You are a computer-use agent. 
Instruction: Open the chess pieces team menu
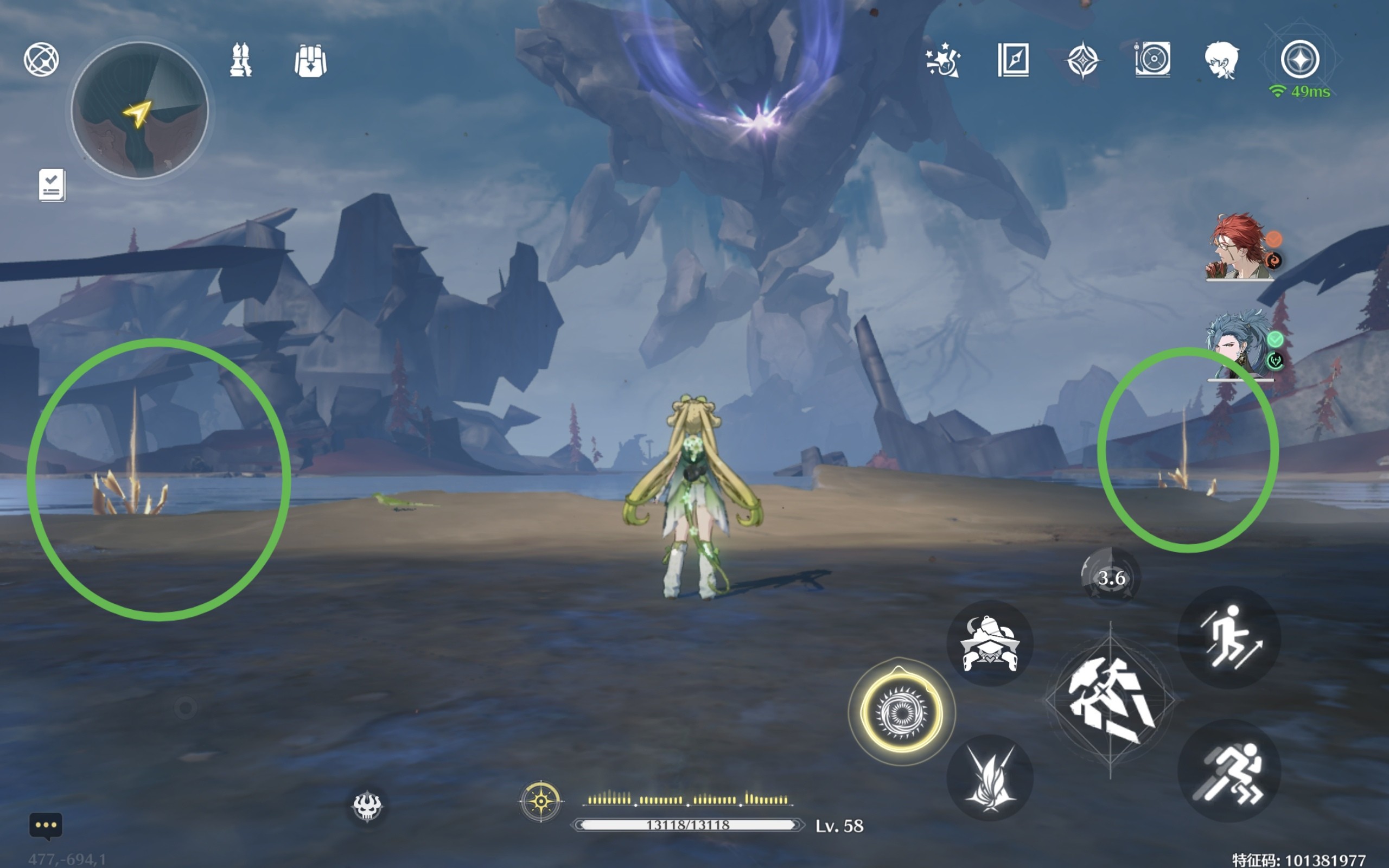pos(240,60)
